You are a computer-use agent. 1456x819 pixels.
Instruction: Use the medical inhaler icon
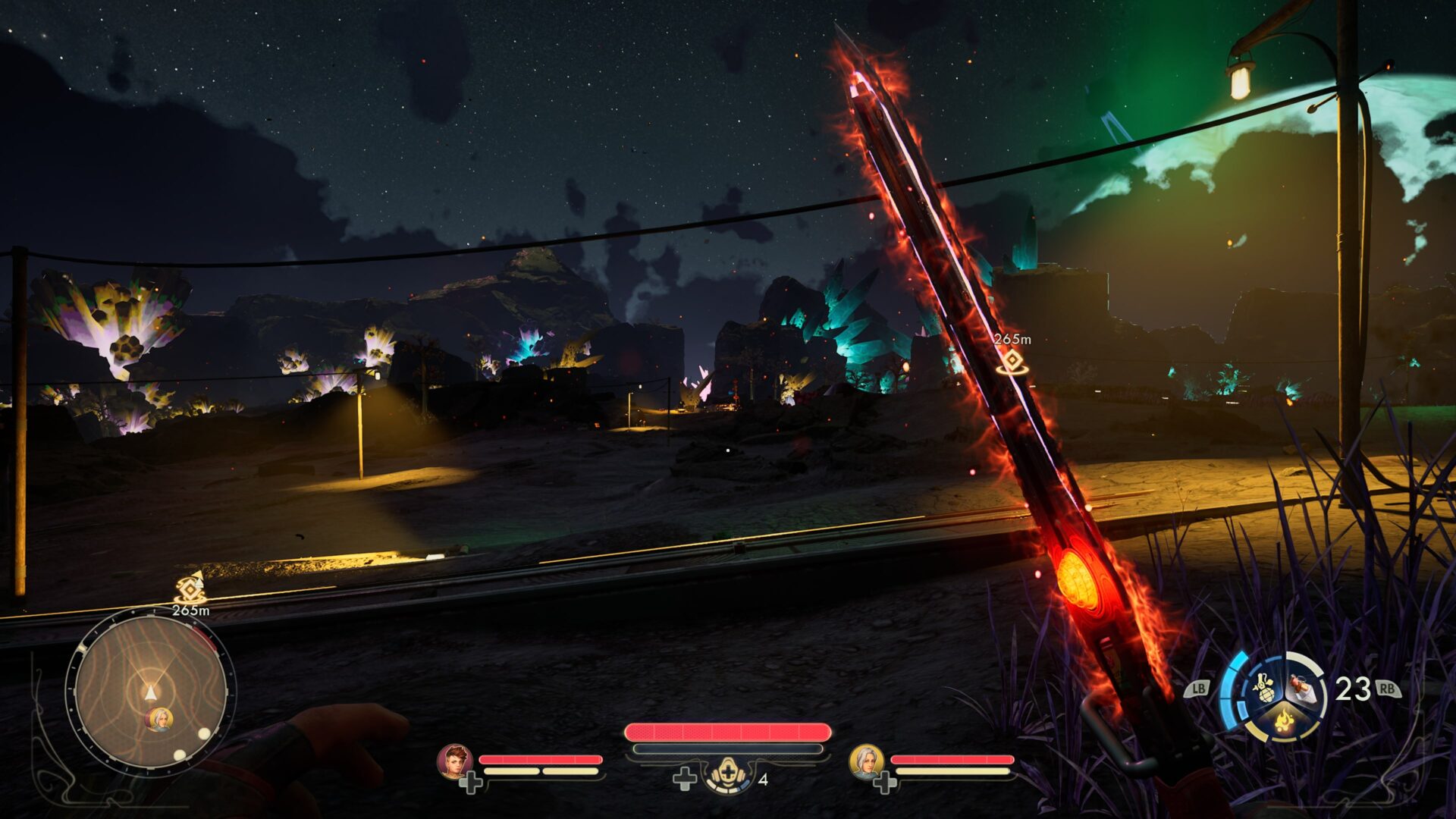[x=728, y=775]
